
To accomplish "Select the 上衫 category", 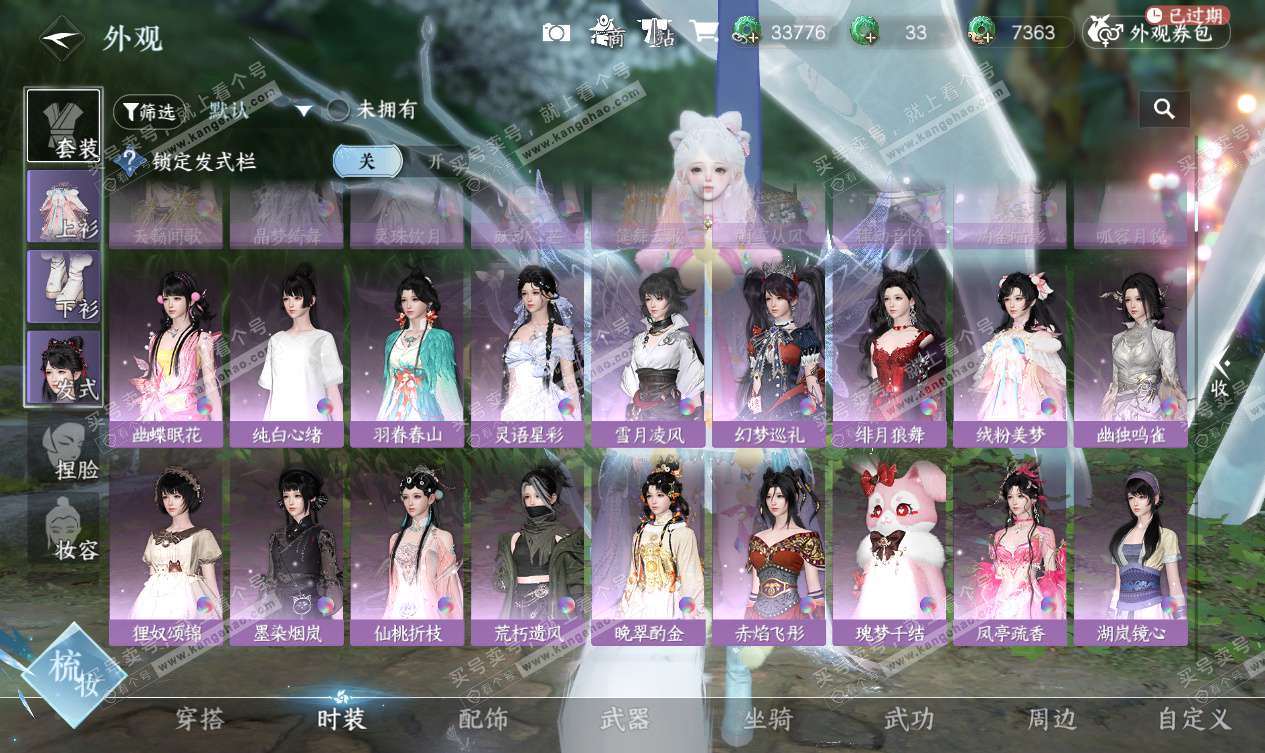I will (x=64, y=206).
